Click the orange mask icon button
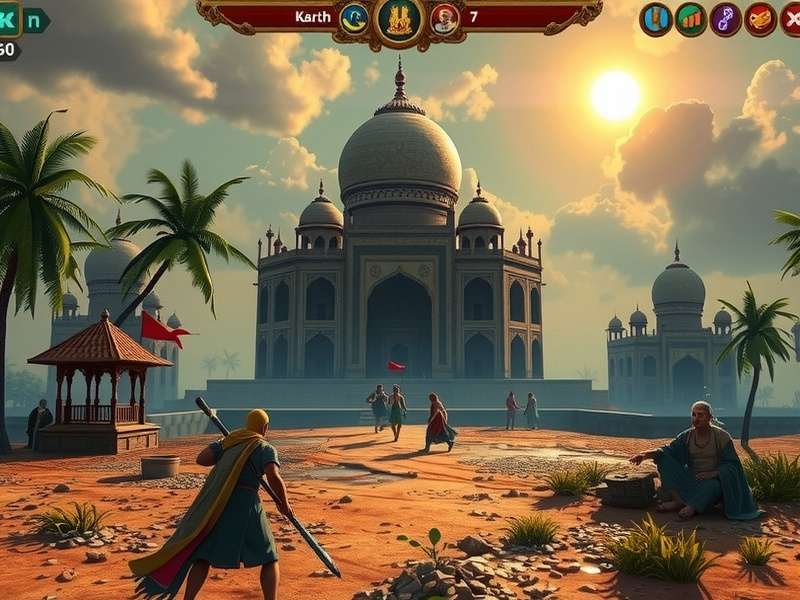The image size is (800, 600). point(761,19)
